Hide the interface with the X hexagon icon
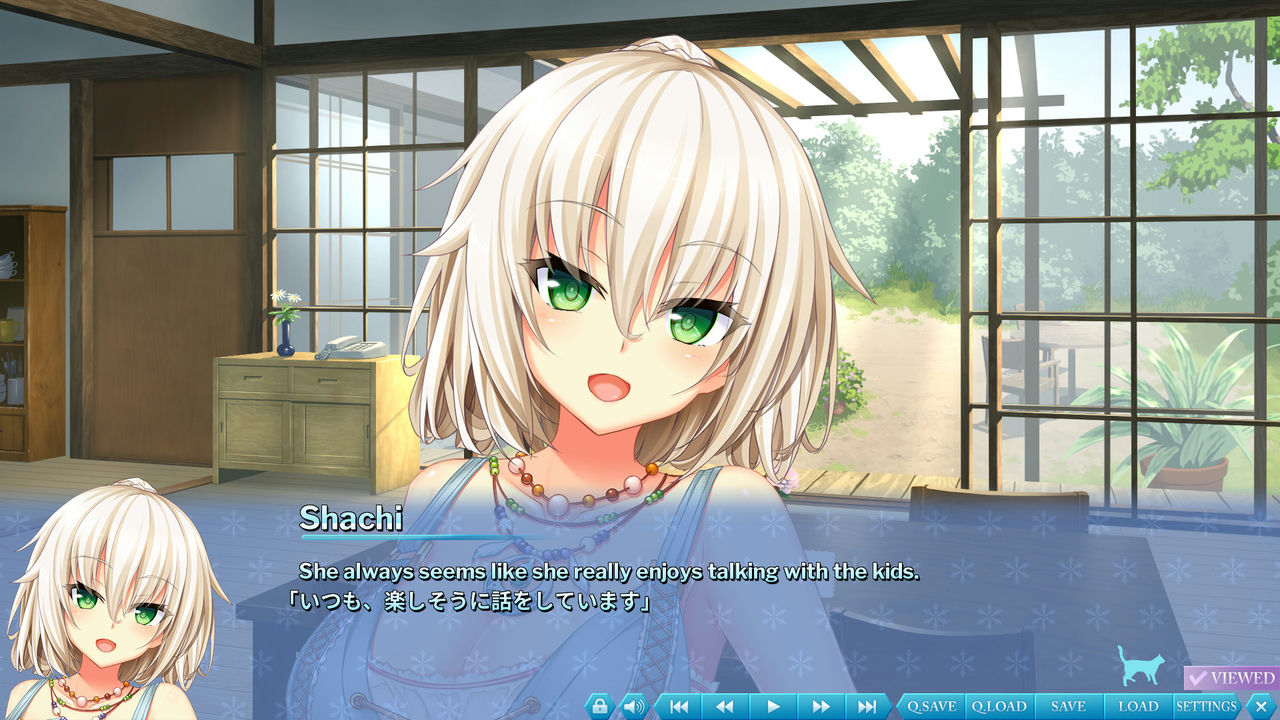Image resolution: width=1280 pixels, height=720 pixels. tap(1261, 706)
